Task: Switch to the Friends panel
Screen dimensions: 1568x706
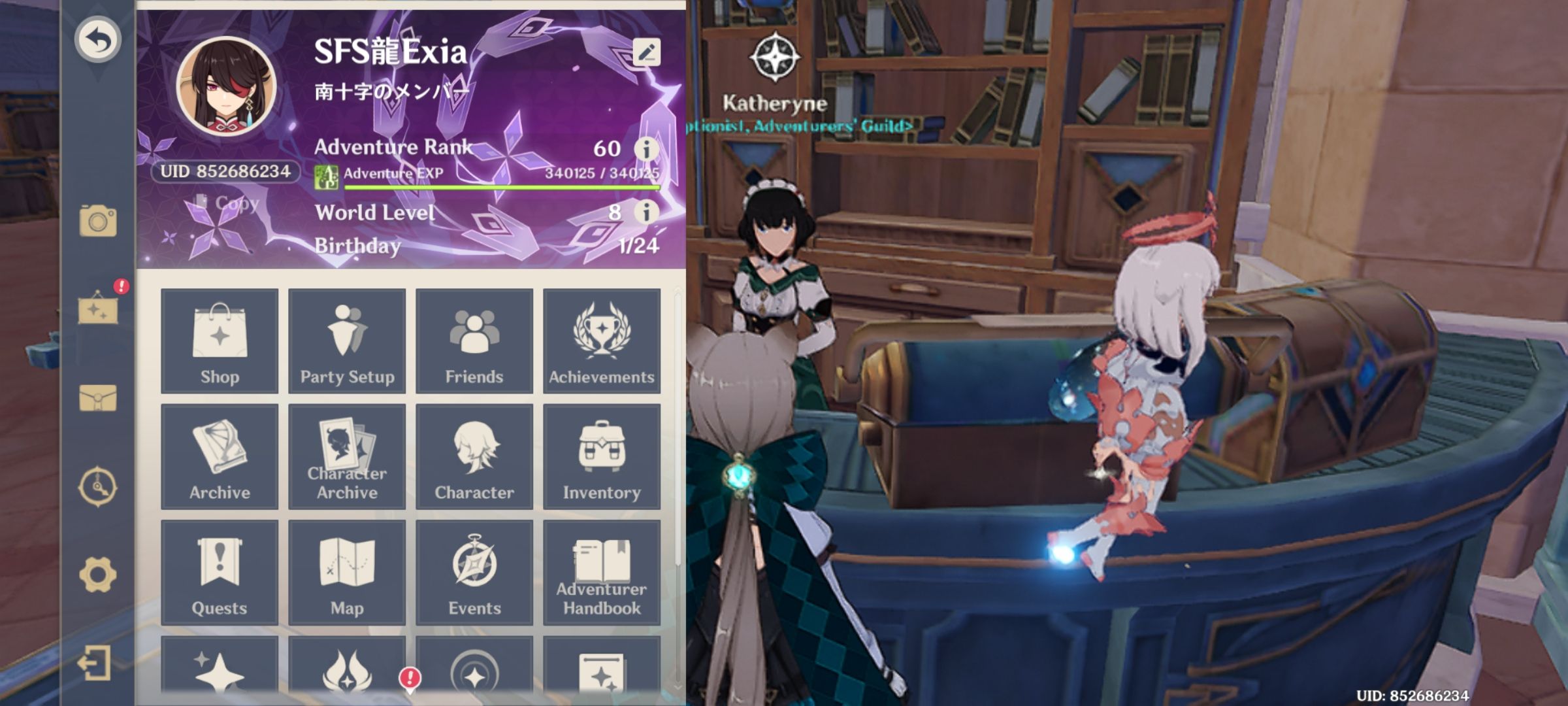Action: tap(474, 341)
